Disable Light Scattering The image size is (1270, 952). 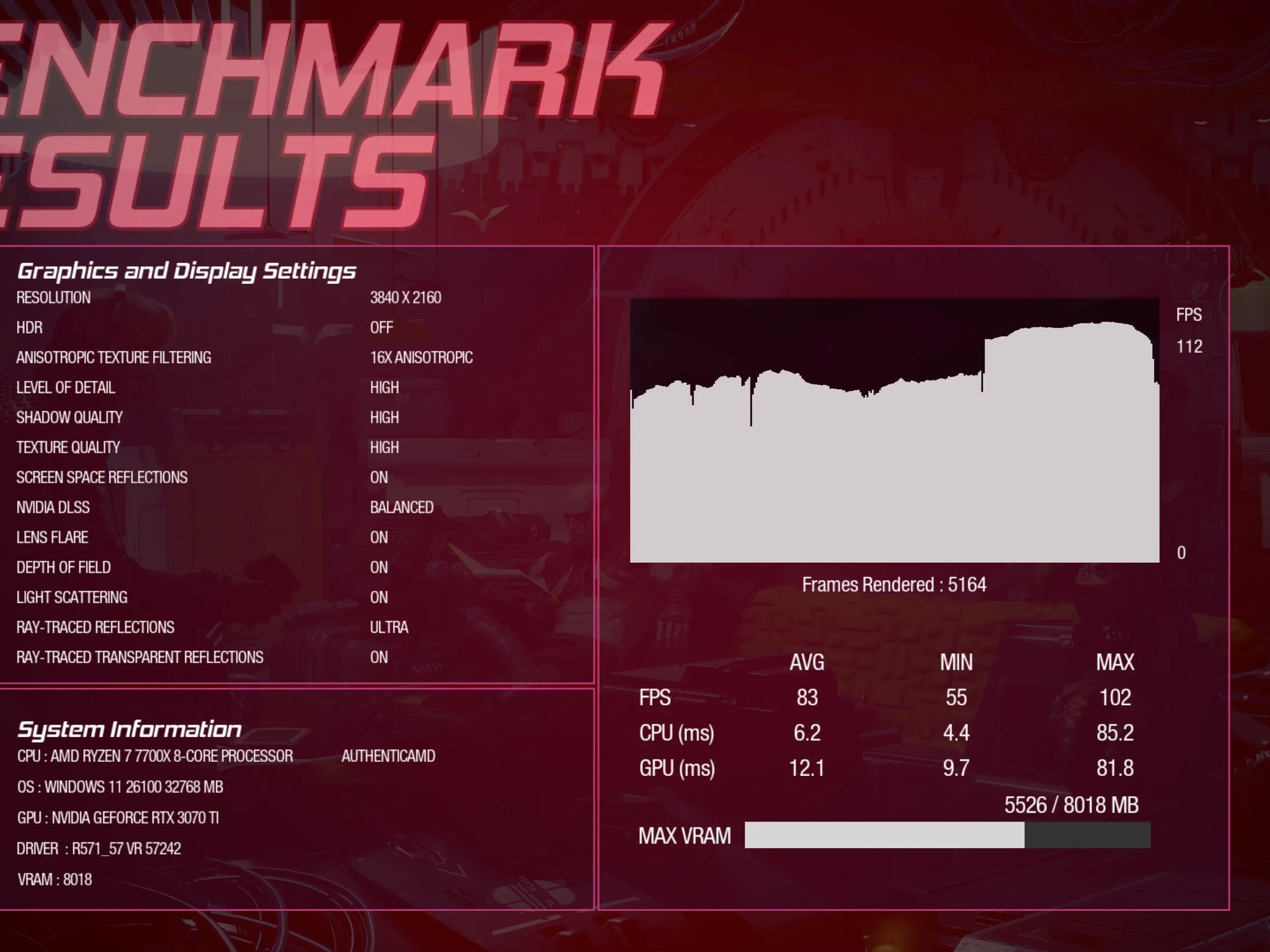click(379, 597)
